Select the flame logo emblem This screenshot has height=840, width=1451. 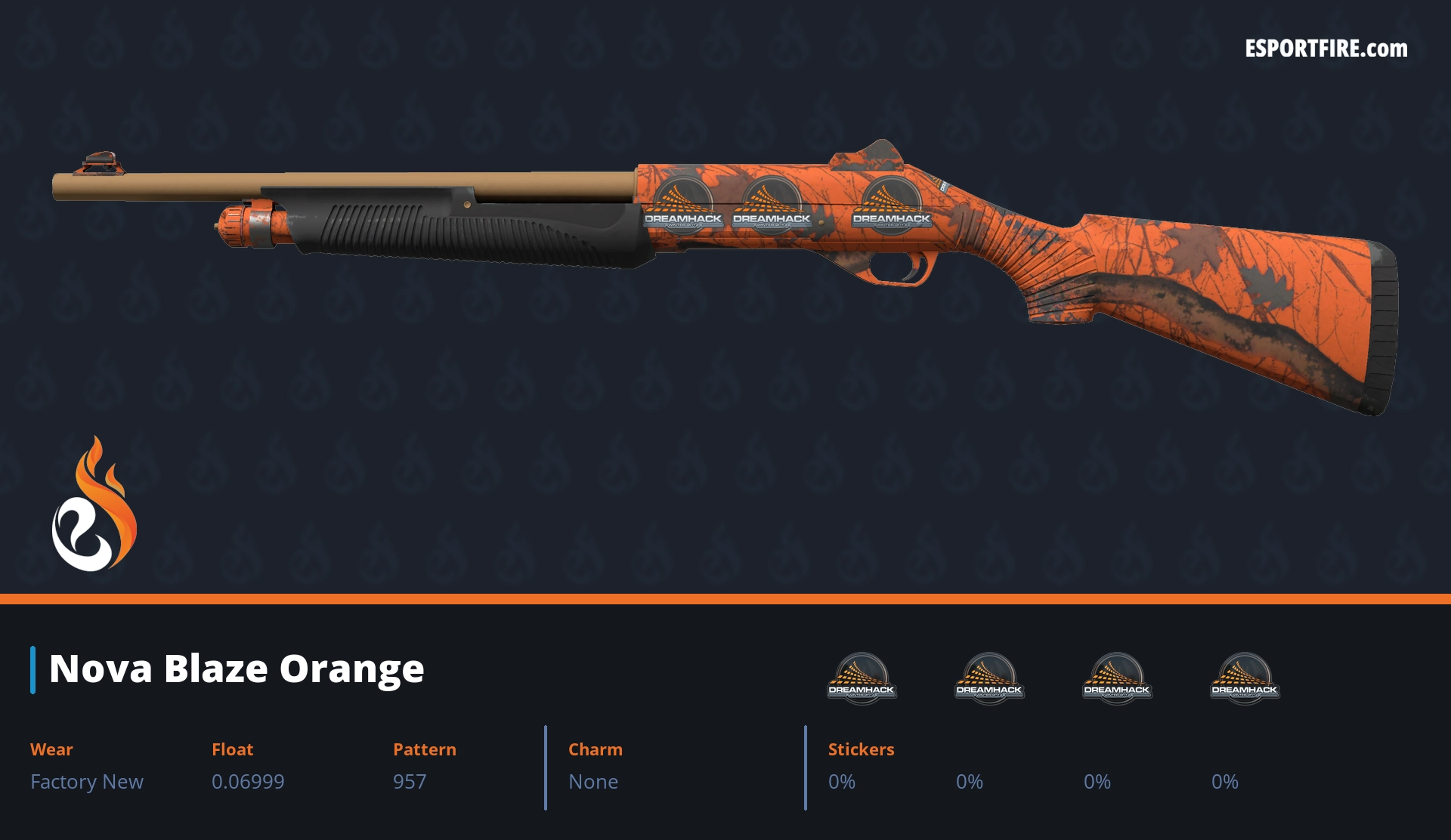(94, 506)
